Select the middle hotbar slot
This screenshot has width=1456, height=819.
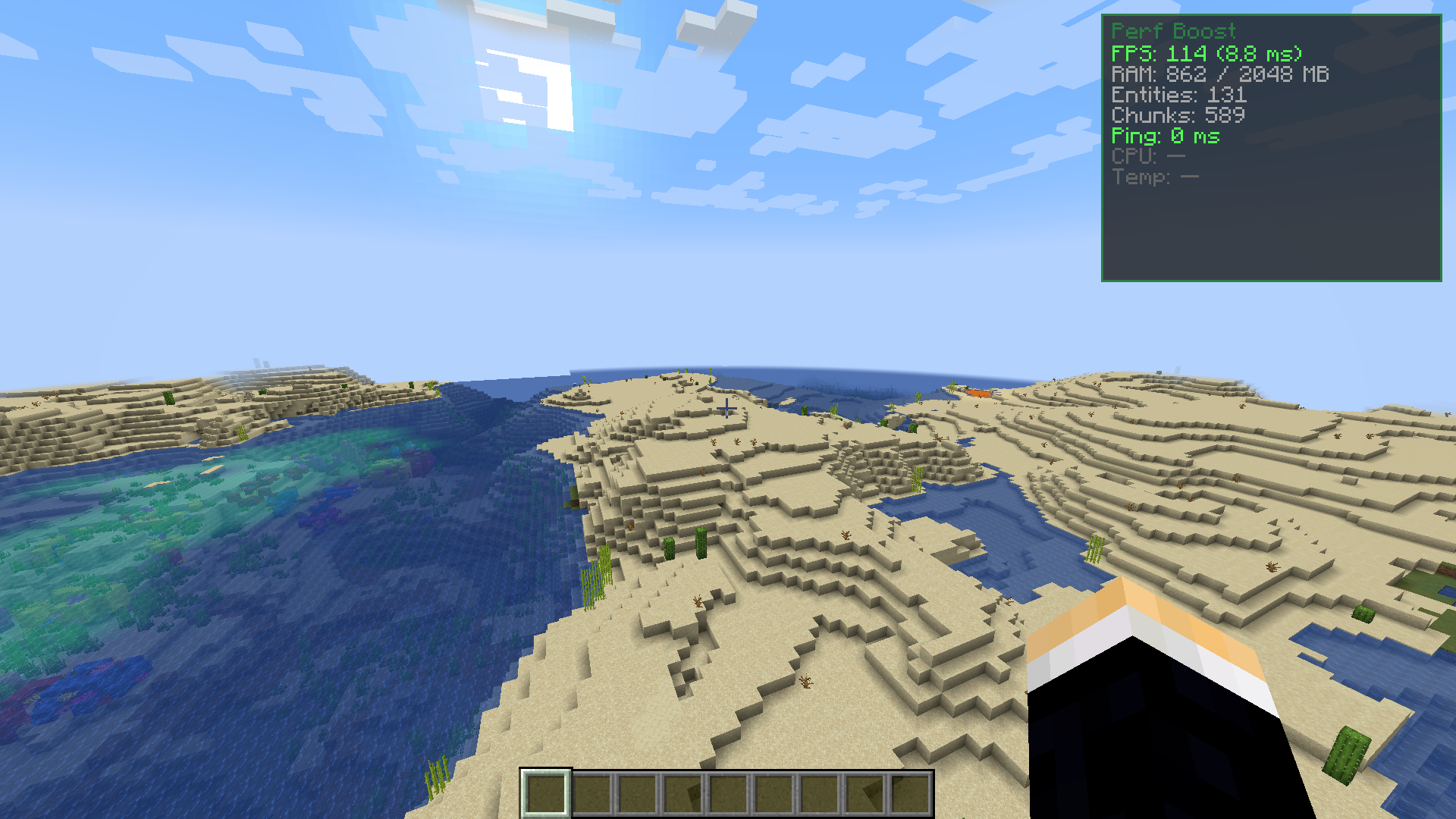(x=729, y=793)
